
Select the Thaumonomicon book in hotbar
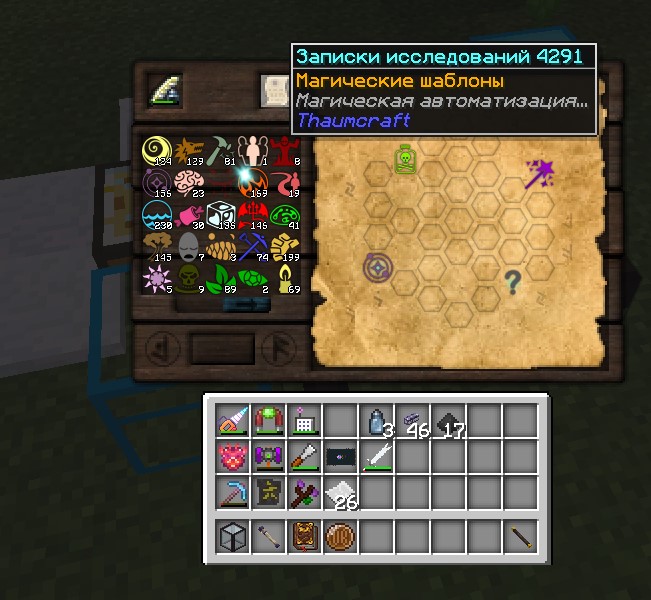(x=304, y=538)
